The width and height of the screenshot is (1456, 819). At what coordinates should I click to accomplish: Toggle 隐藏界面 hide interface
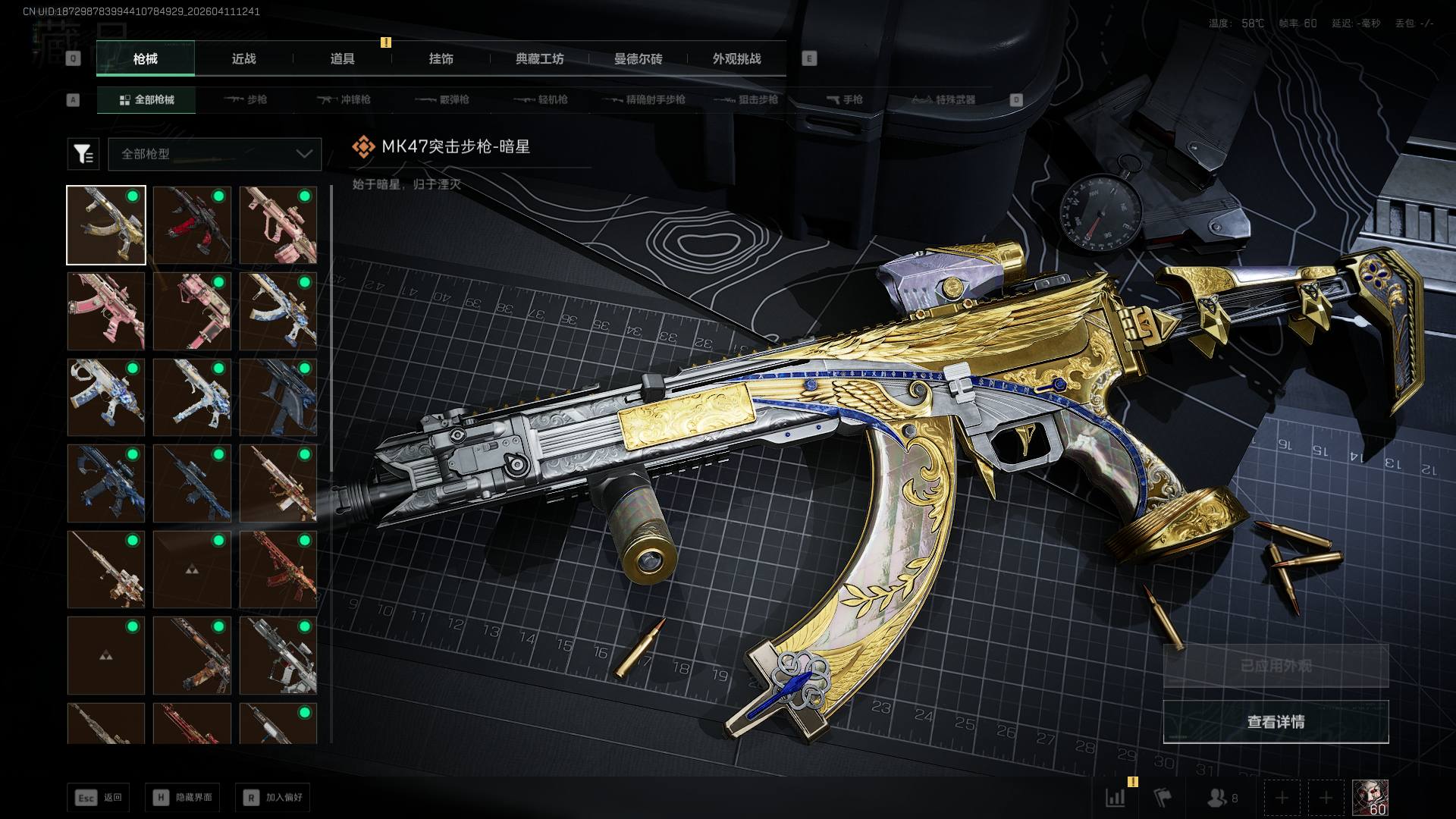183,797
